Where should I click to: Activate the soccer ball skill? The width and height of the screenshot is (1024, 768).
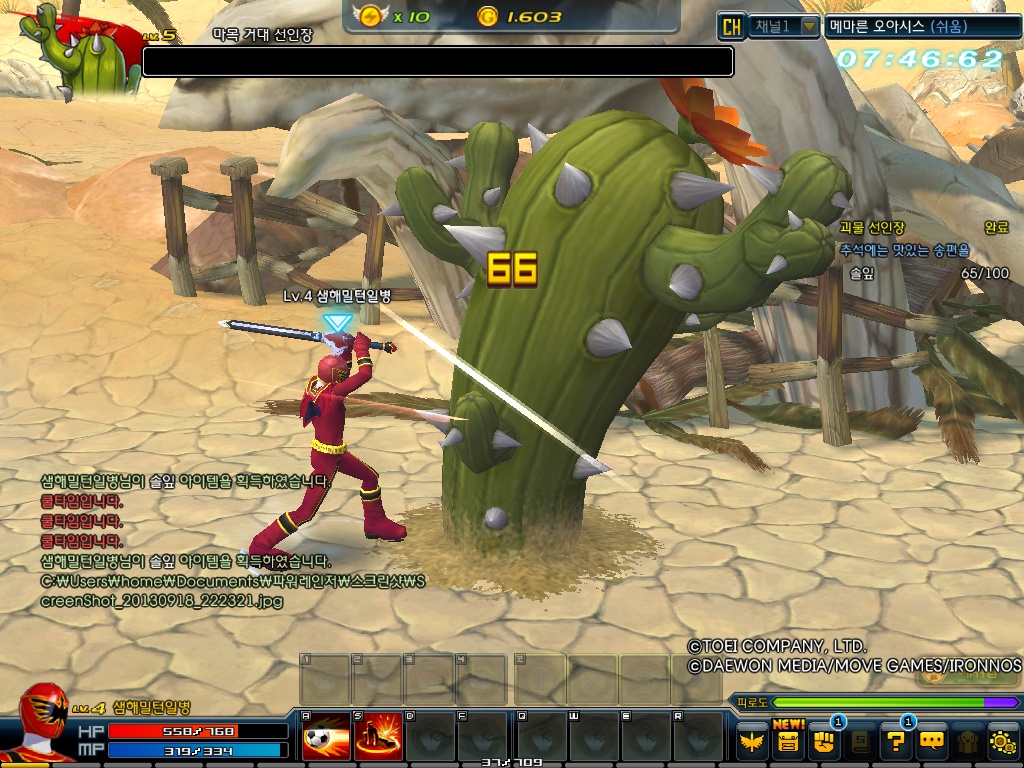pyautogui.click(x=319, y=739)
